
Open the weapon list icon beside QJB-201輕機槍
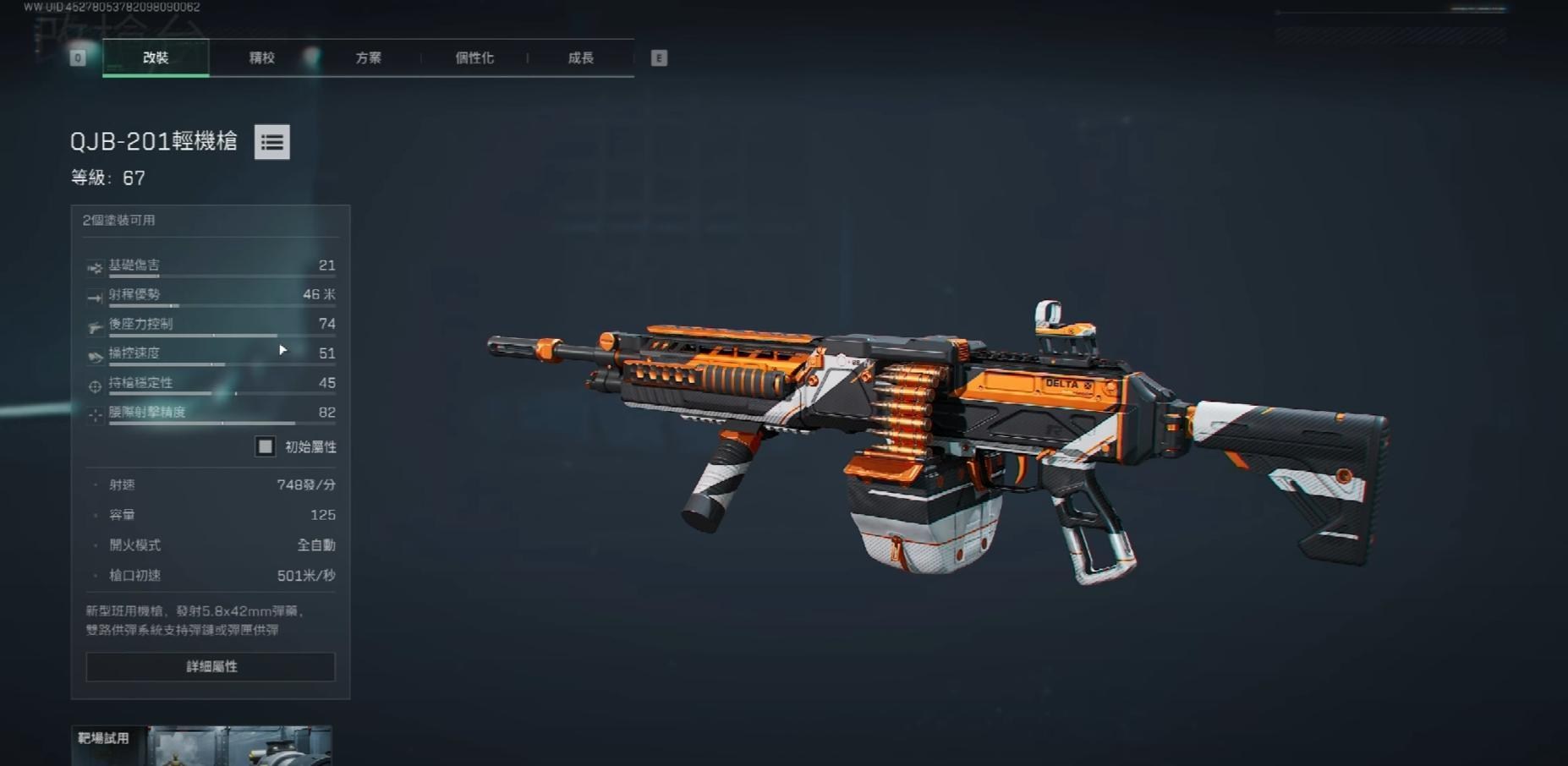272,141
